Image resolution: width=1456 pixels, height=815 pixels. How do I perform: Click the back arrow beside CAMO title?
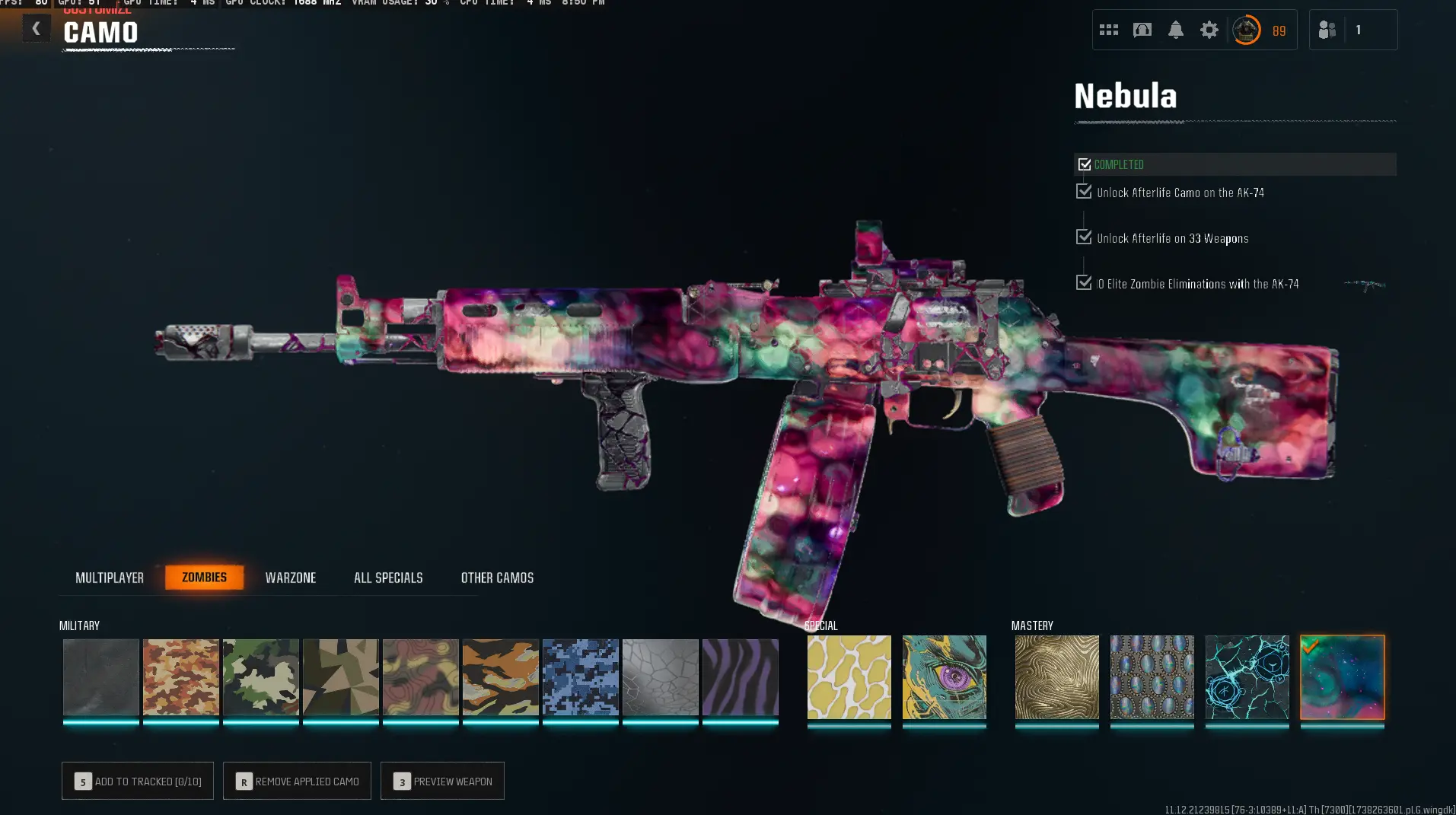[x=35, y=27]
